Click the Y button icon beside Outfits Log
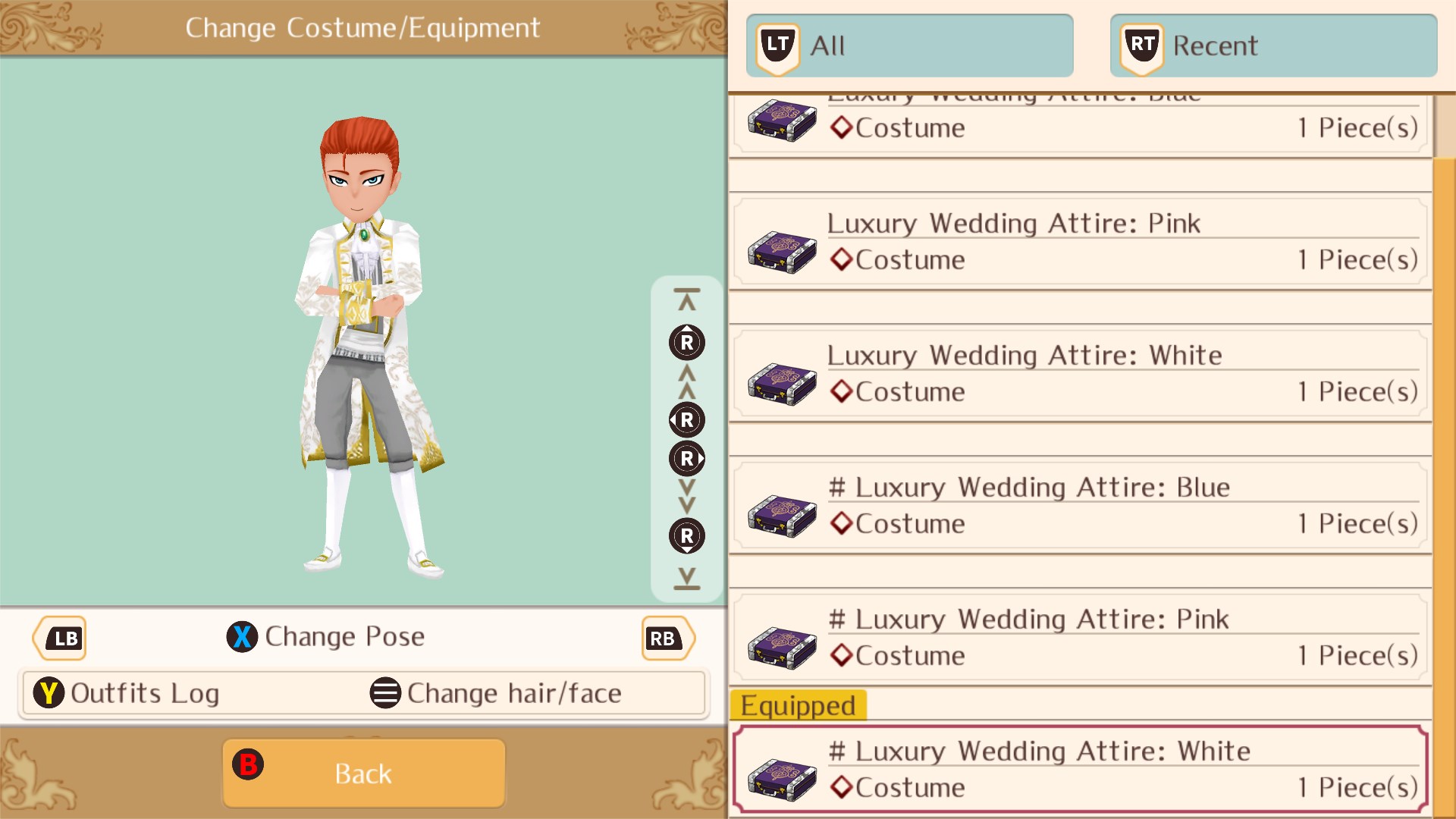1456x819 pixels. coord(49,692)
